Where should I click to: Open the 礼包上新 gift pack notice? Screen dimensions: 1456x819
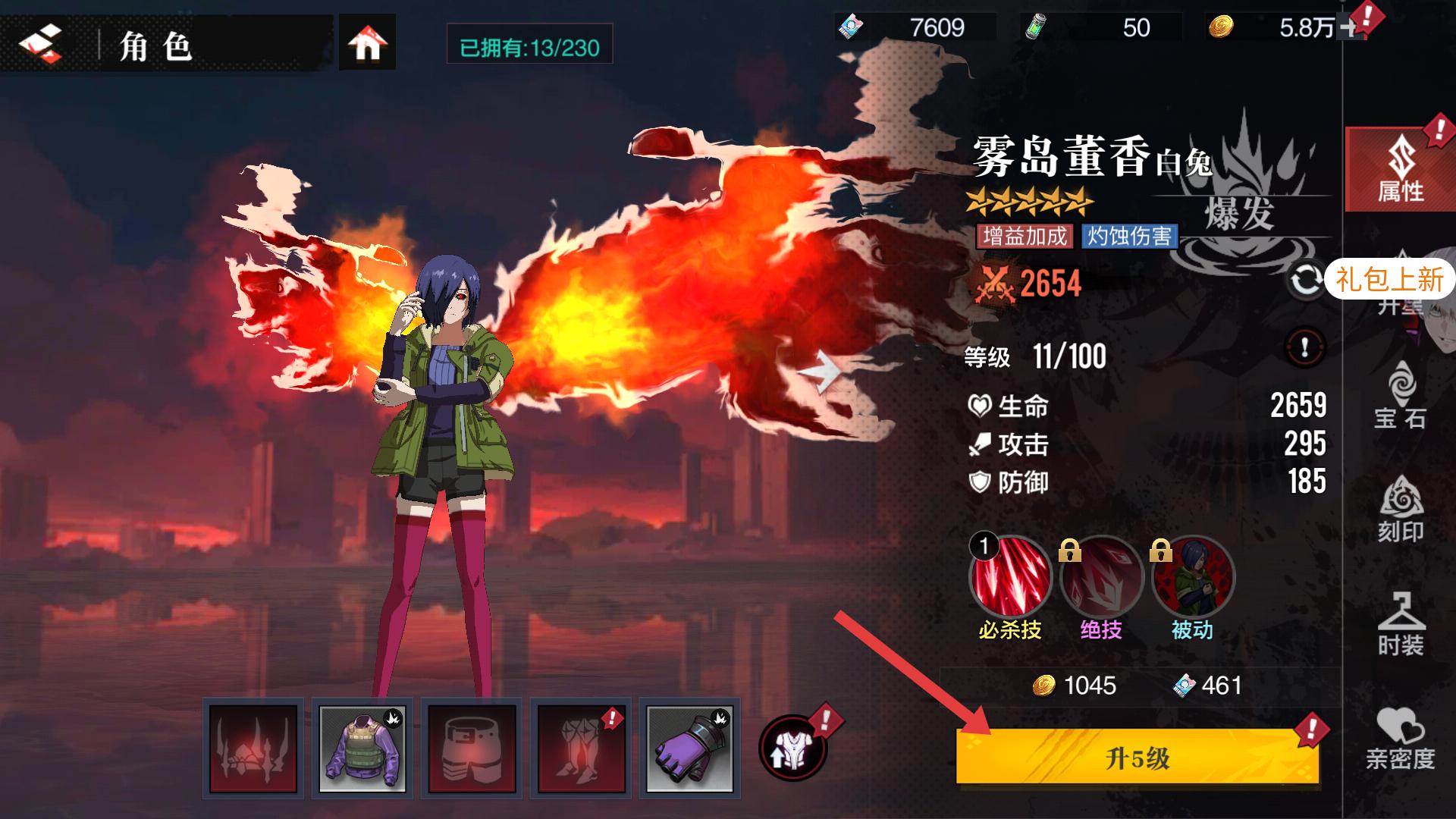coord(1389,279)
